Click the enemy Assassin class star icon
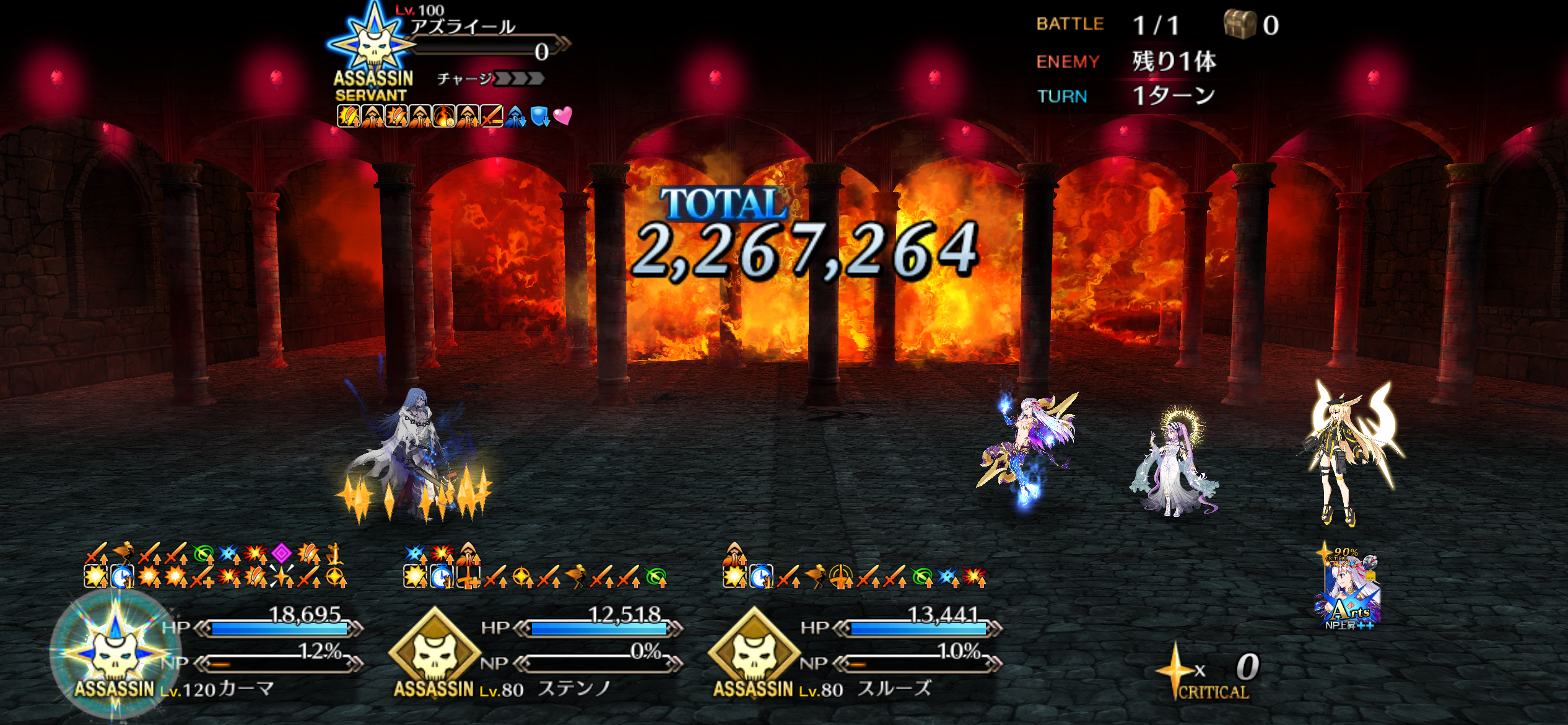1568x725 pixels. point(372,40)
